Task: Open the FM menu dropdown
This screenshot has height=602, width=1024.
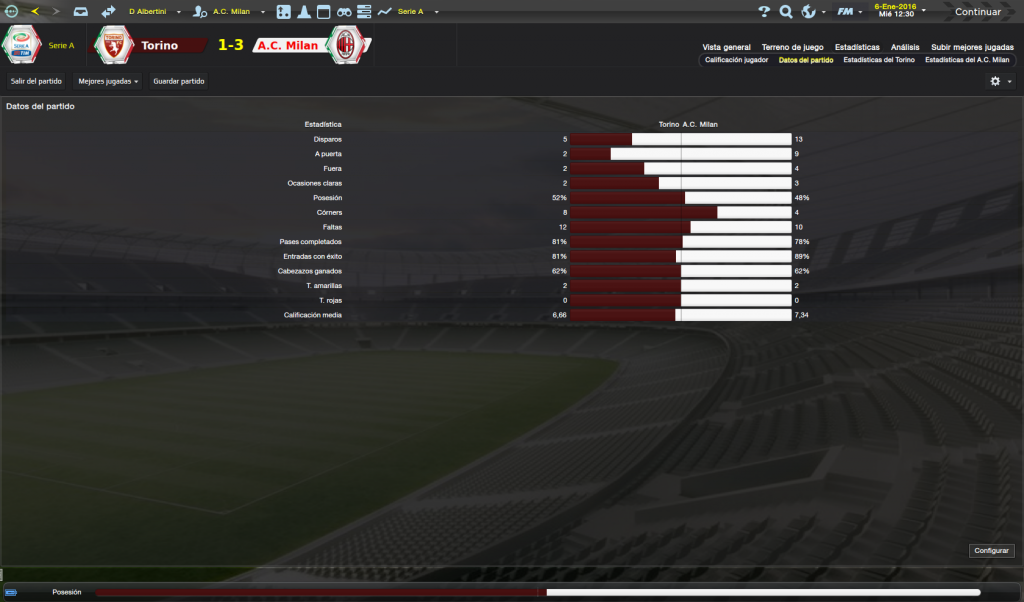Action: click(x=850, y=12)
